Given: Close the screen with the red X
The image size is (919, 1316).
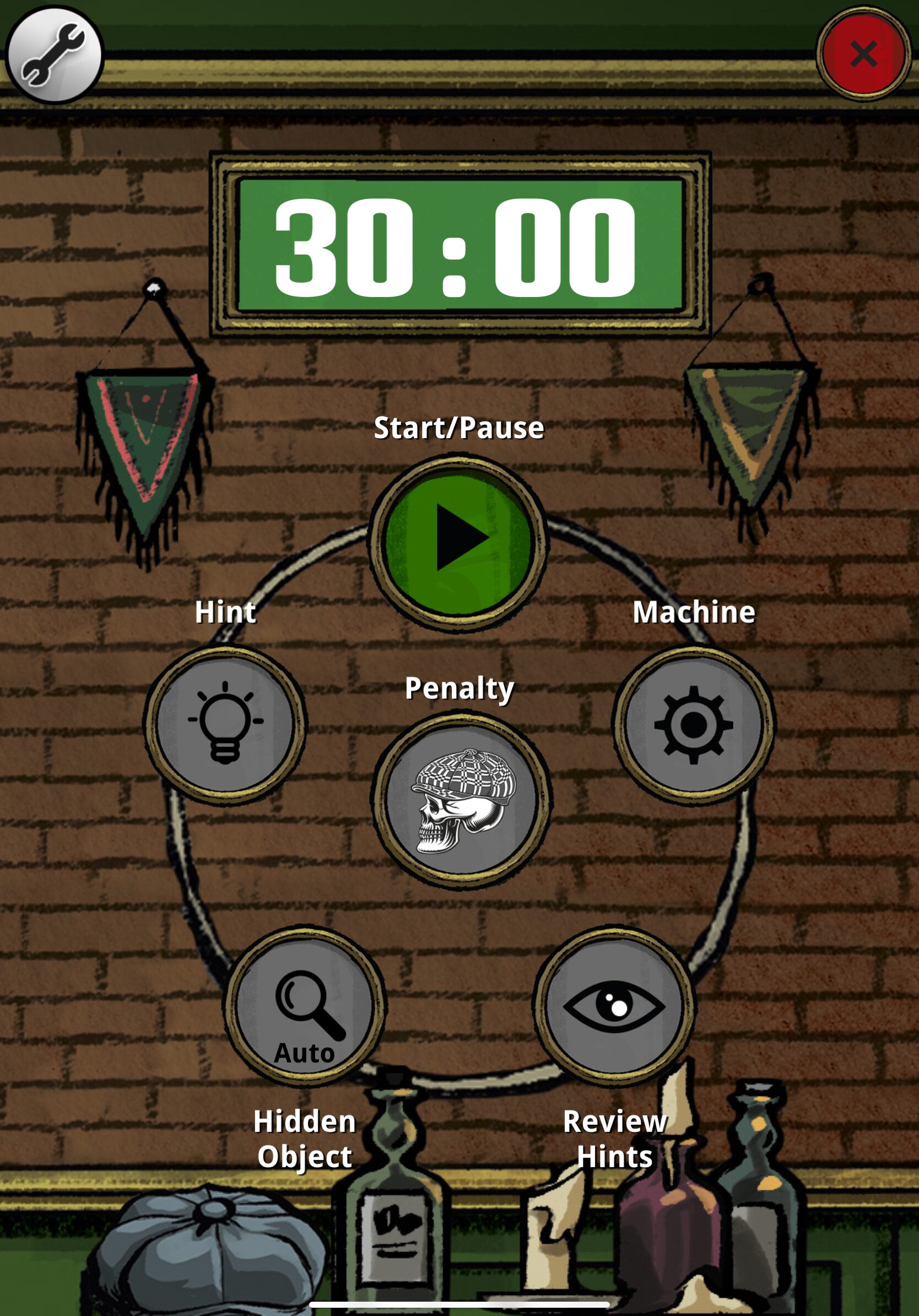Looking at the screenshot, I should [x=863, y=54].
